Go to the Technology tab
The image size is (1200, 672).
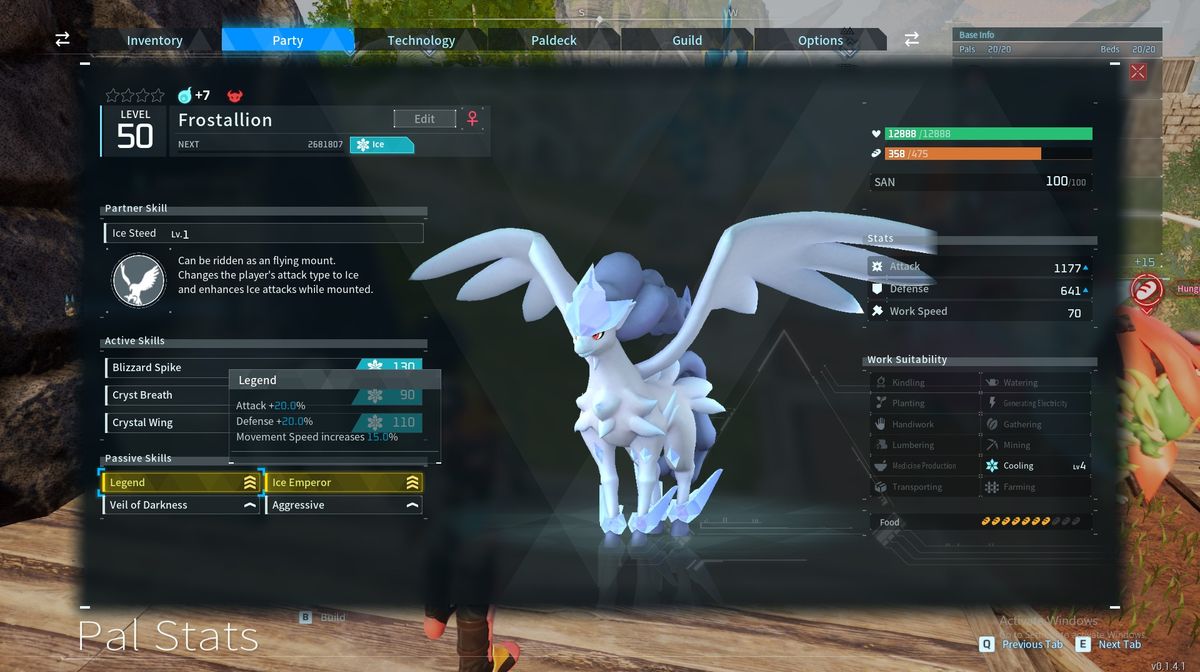(421, 40)
